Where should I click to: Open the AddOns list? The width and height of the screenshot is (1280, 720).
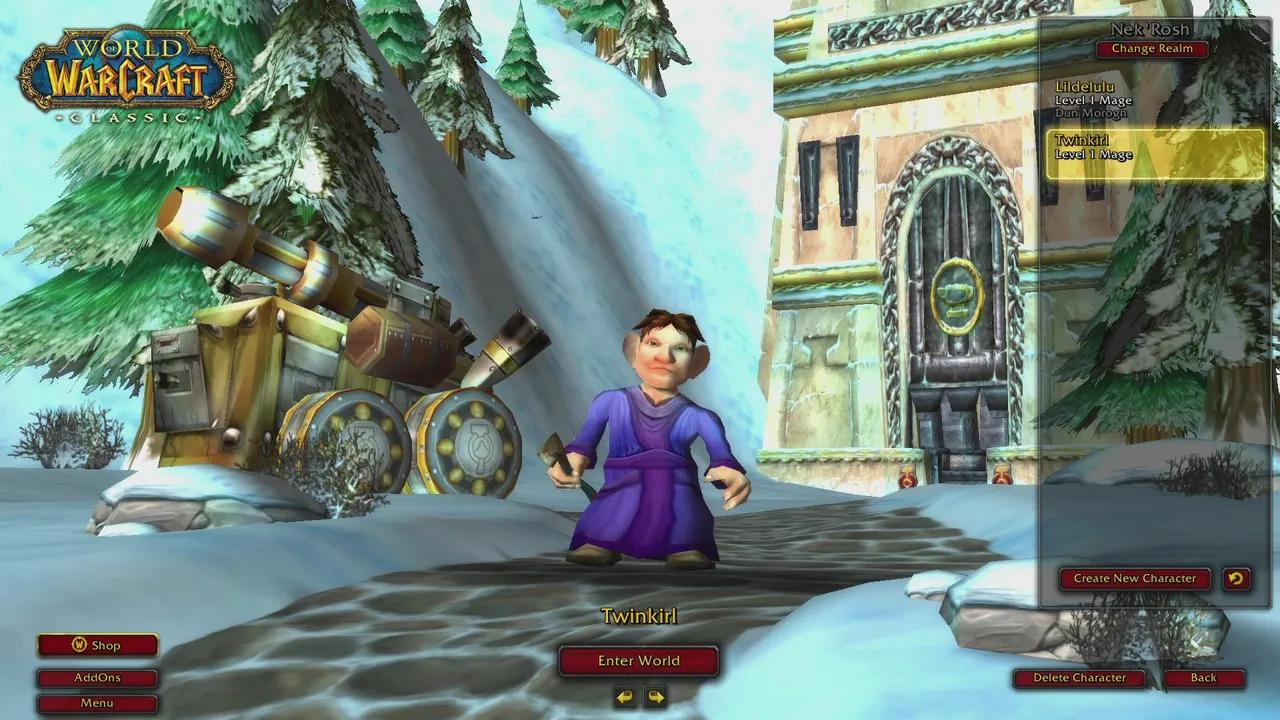coord(97,678)
